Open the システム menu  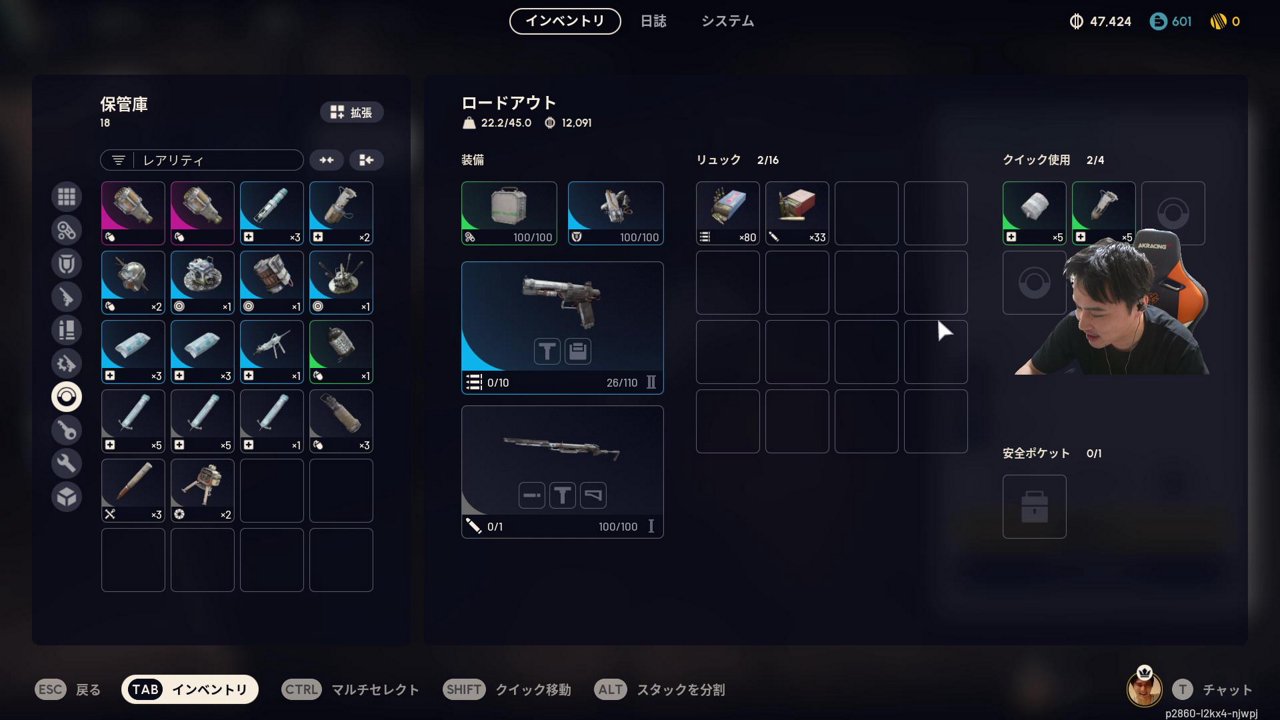tap(726, 20)
